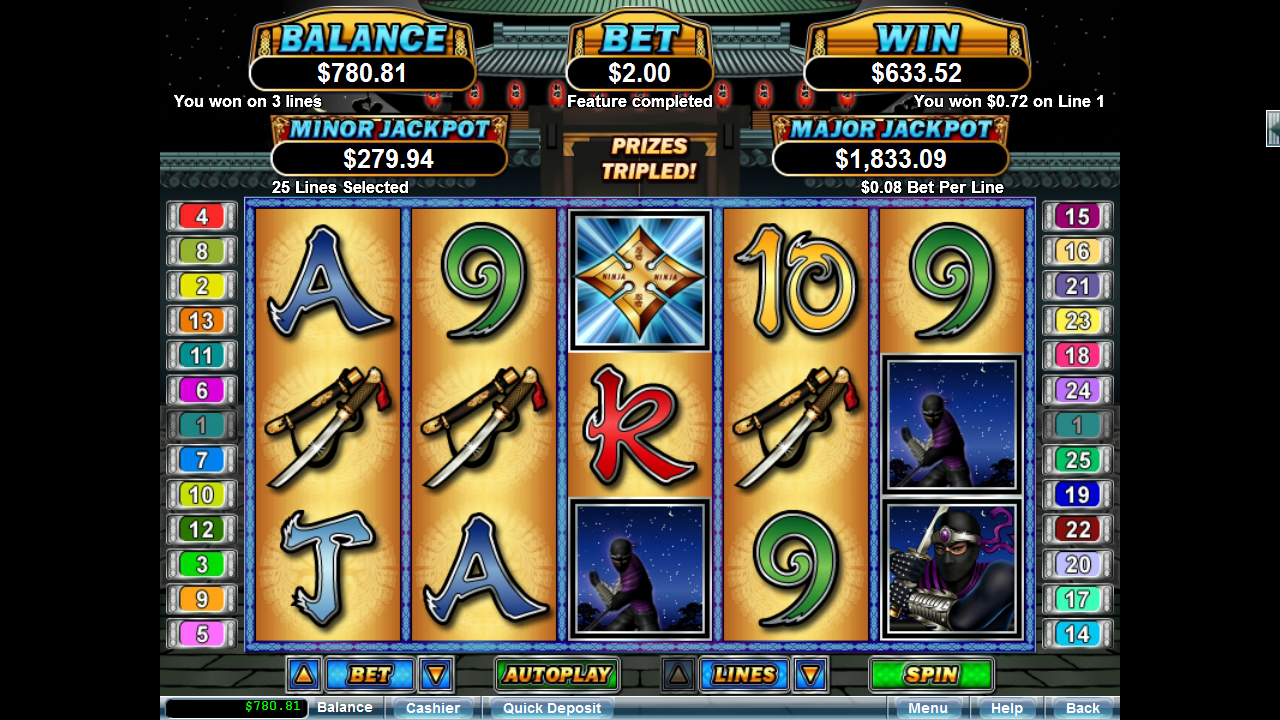Viewport: 1280px width, 720px height.
Task: Go Back to the lobby
Action: [1082, 708]
